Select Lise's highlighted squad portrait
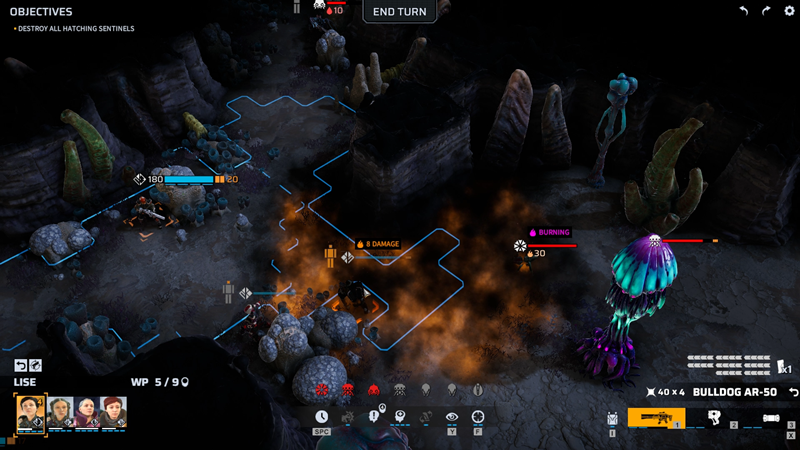Viewport: 800px width, 450px height. pyautogui.click(x=30, y=412)
